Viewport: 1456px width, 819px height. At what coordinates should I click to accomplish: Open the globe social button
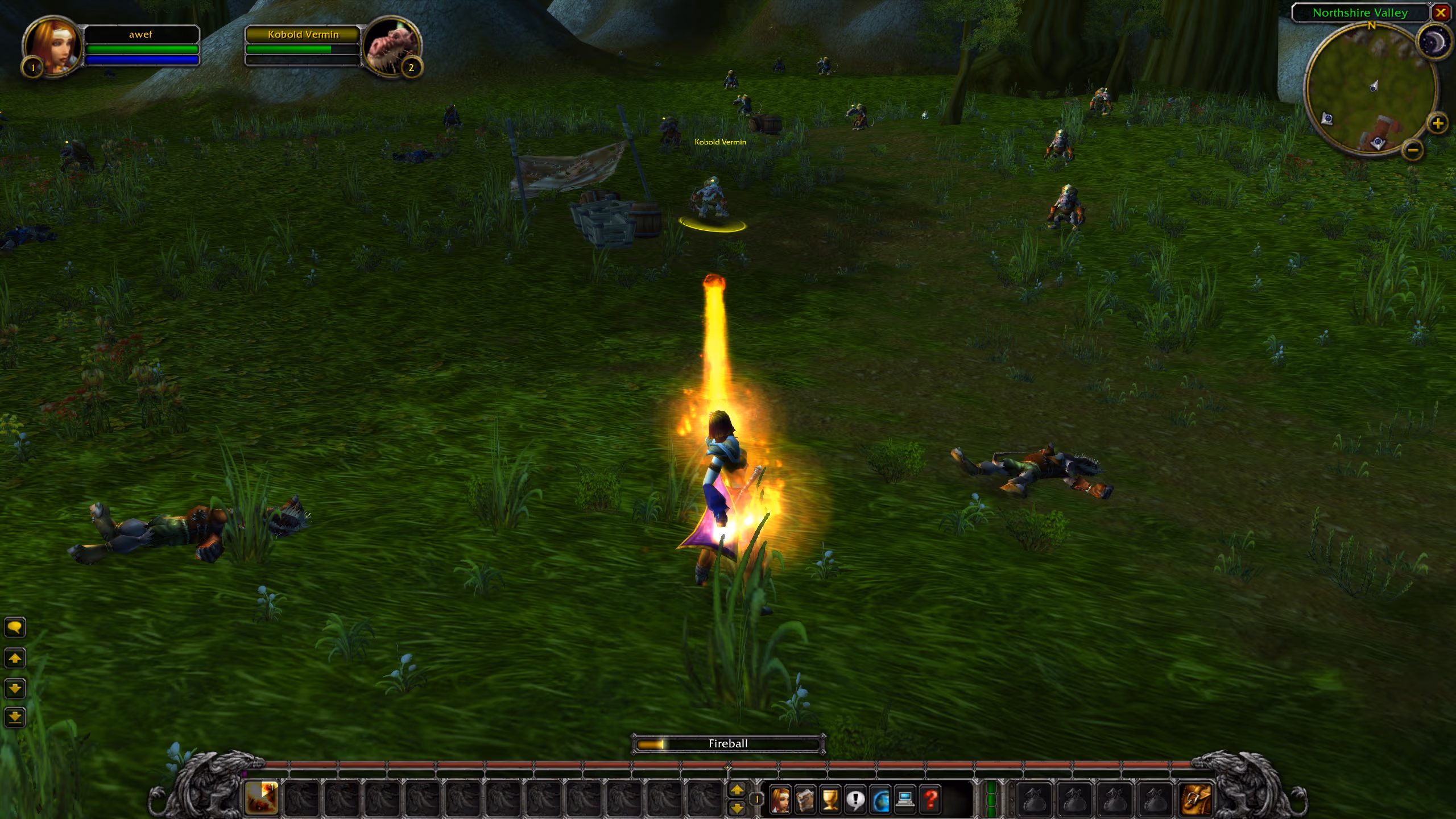(x=880, y=800)
